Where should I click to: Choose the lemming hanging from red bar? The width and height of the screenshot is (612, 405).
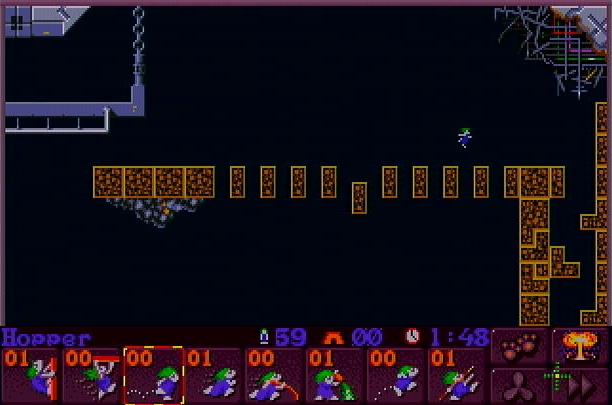click(92, 376)
